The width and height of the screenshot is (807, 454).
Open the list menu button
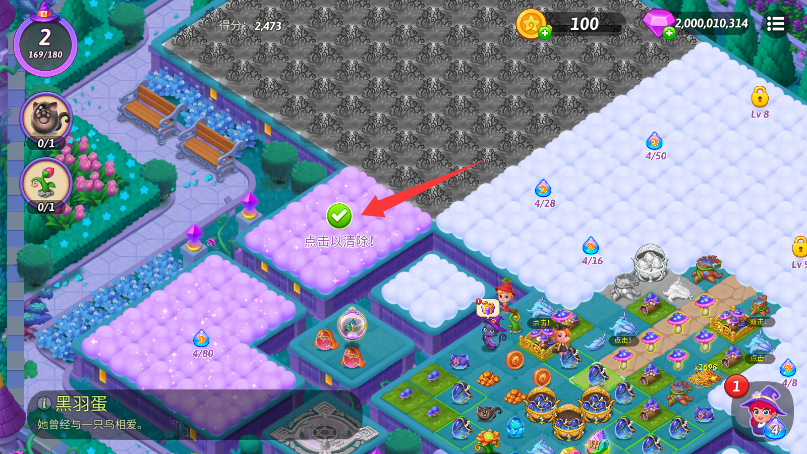pyautogui.click(x=776, y=24)
